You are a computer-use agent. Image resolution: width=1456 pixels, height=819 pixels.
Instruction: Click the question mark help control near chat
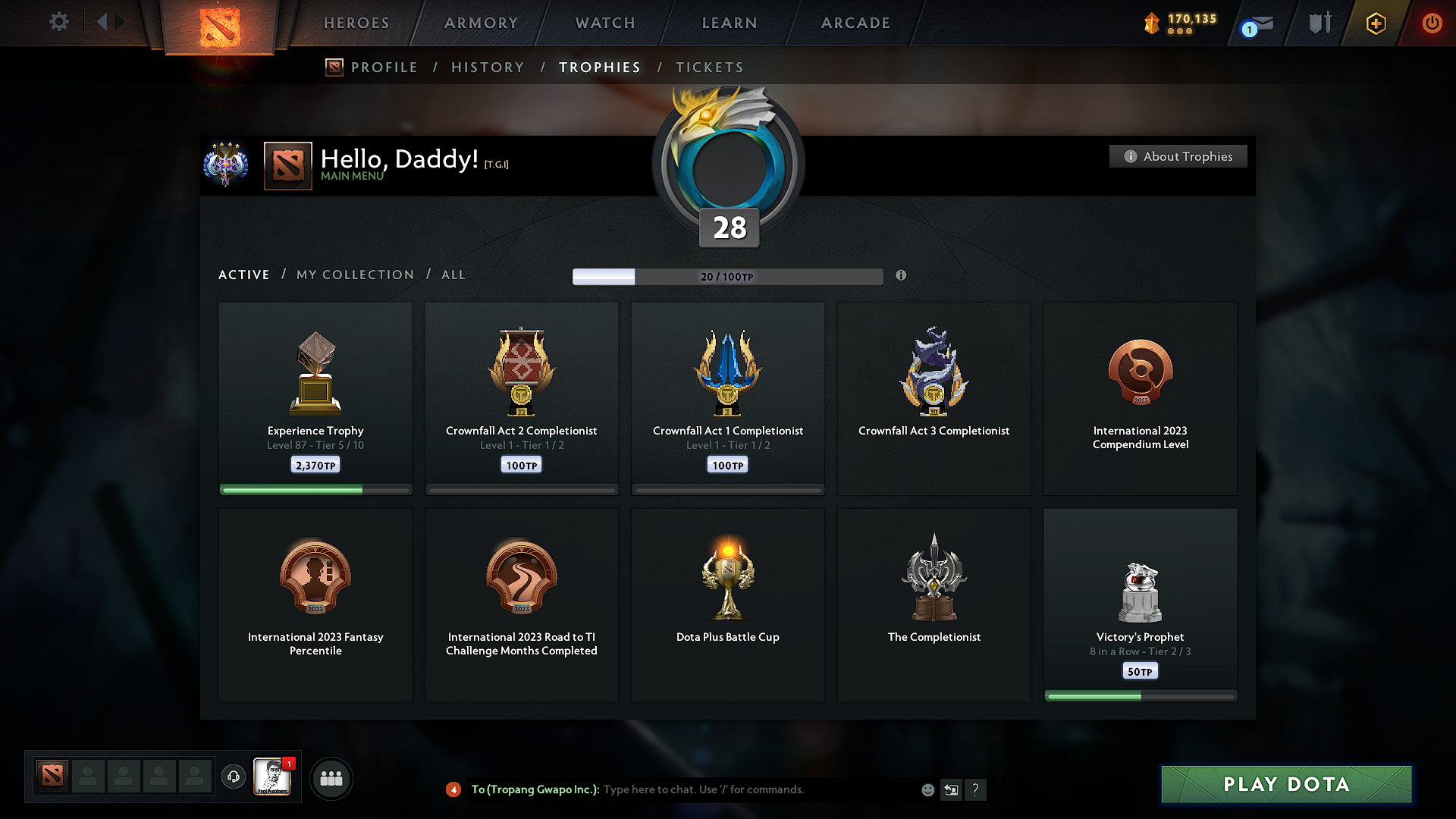(x=976, y=789)
